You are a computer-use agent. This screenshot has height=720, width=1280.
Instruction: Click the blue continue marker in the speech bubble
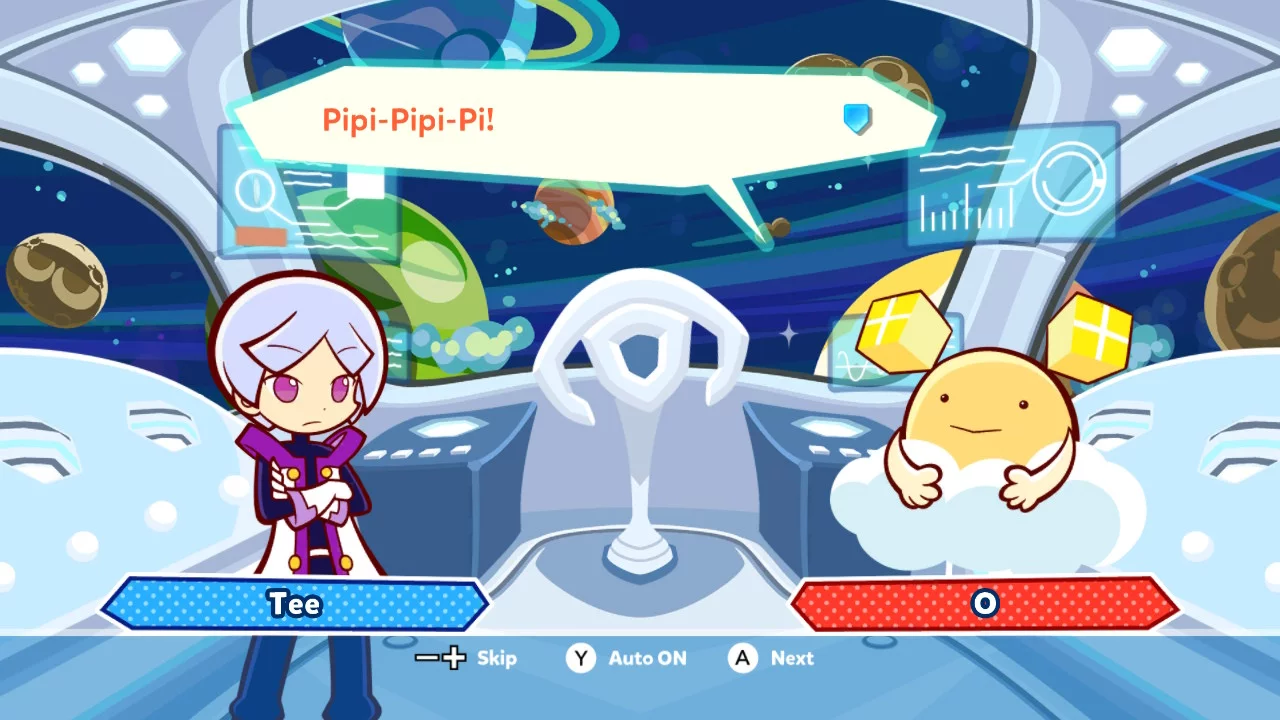click(x=857, y=119)
